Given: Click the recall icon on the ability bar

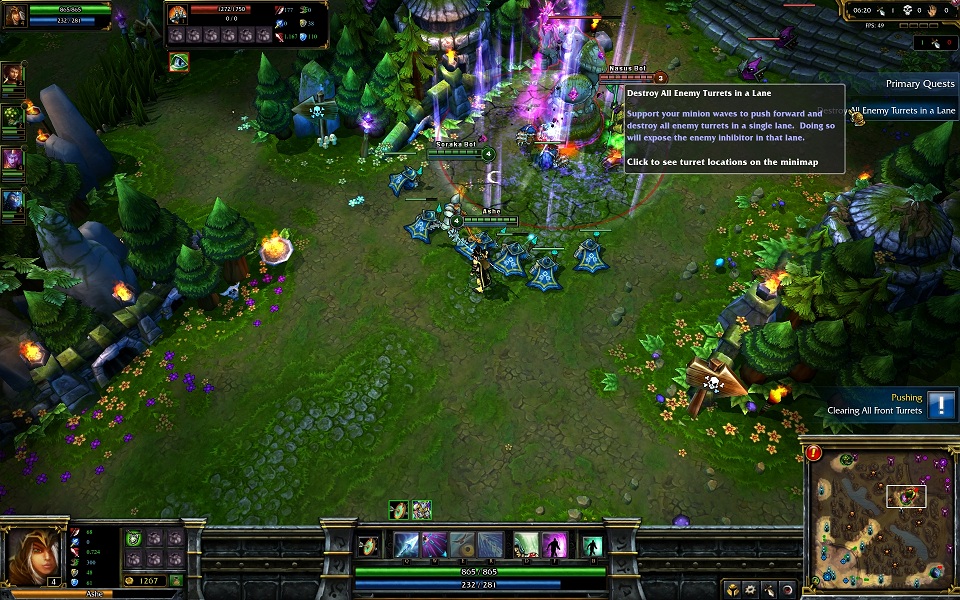Looking at the screenshot, I should click(x=593, y=545).
